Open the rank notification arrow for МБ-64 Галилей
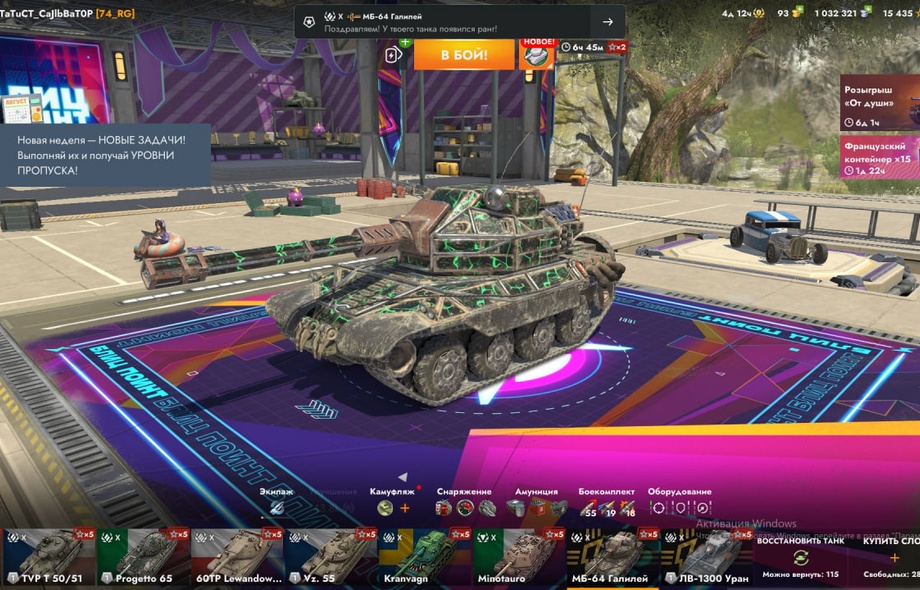The image size is (920, 590). tap(608, 22)
